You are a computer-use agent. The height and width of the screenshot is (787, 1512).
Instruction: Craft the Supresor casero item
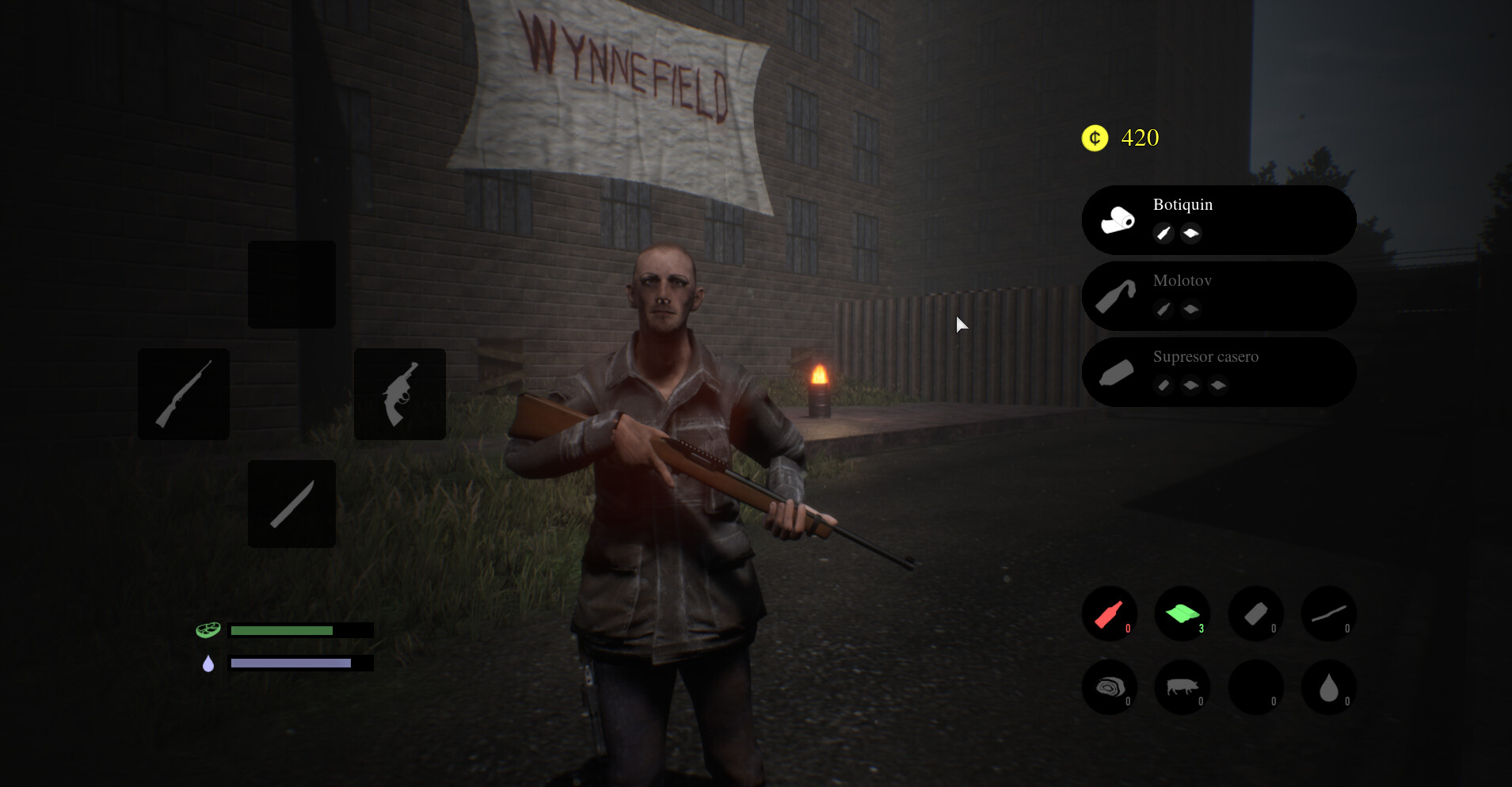tap(1218, 371)
